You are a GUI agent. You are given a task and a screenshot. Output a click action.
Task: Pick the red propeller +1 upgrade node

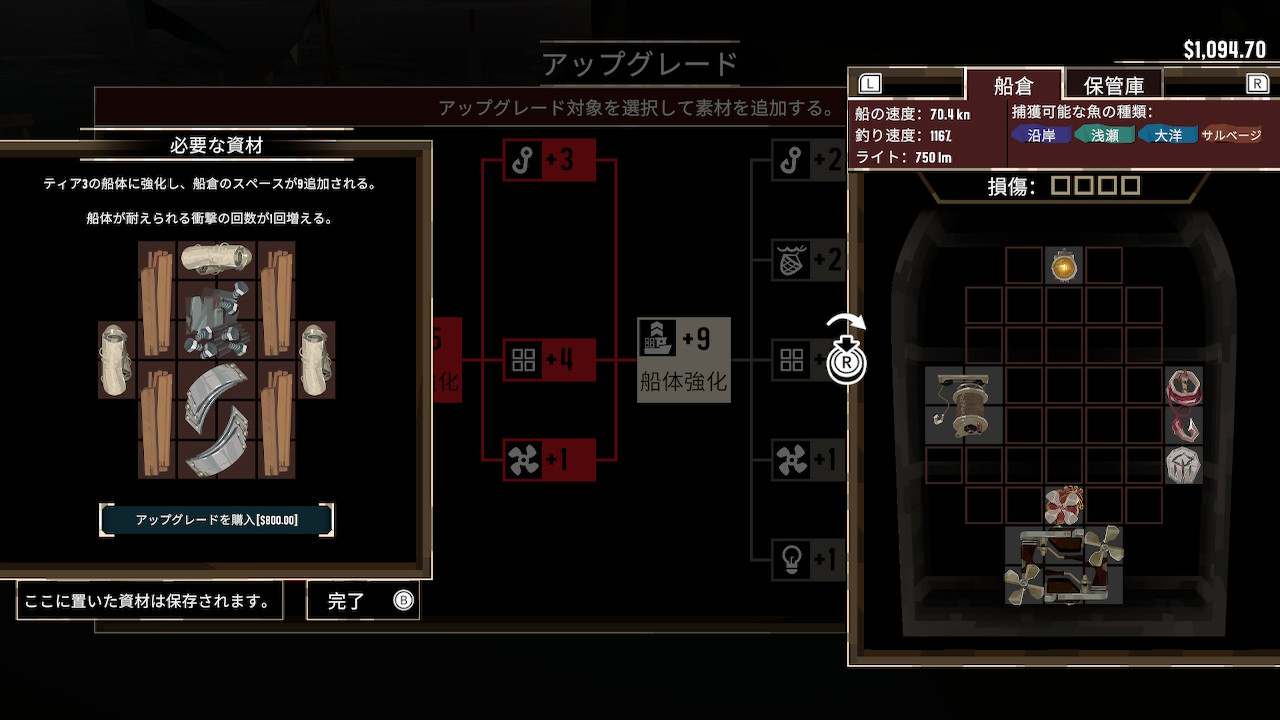coord(550,460)
